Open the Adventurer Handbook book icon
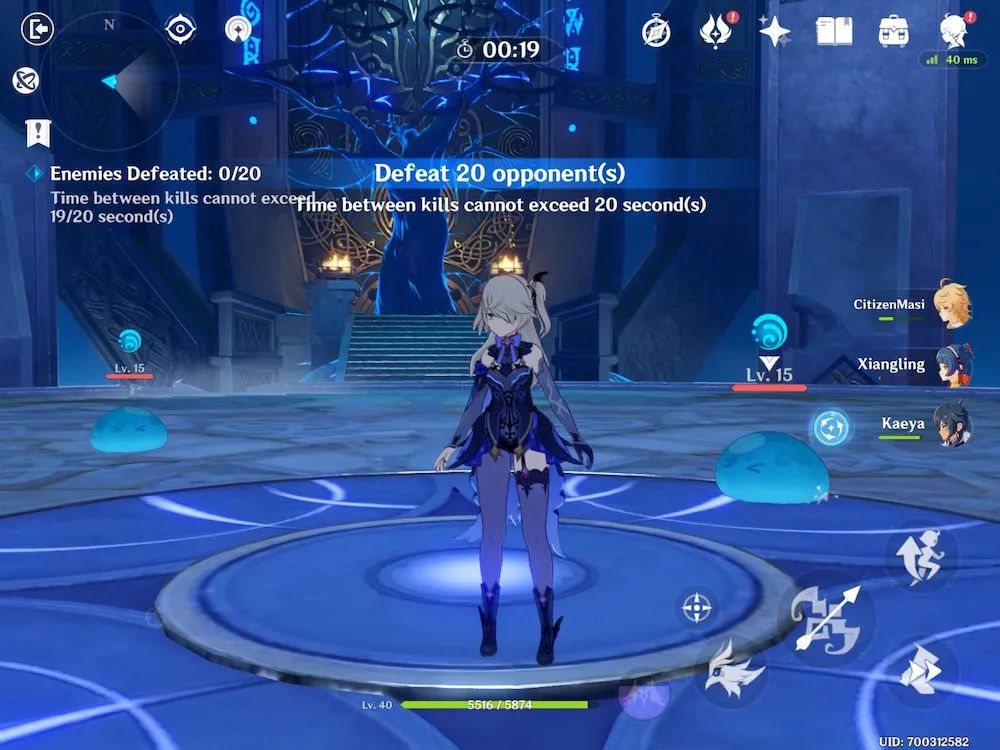This screenshot has height=750, width=1000. coord(833,32)
